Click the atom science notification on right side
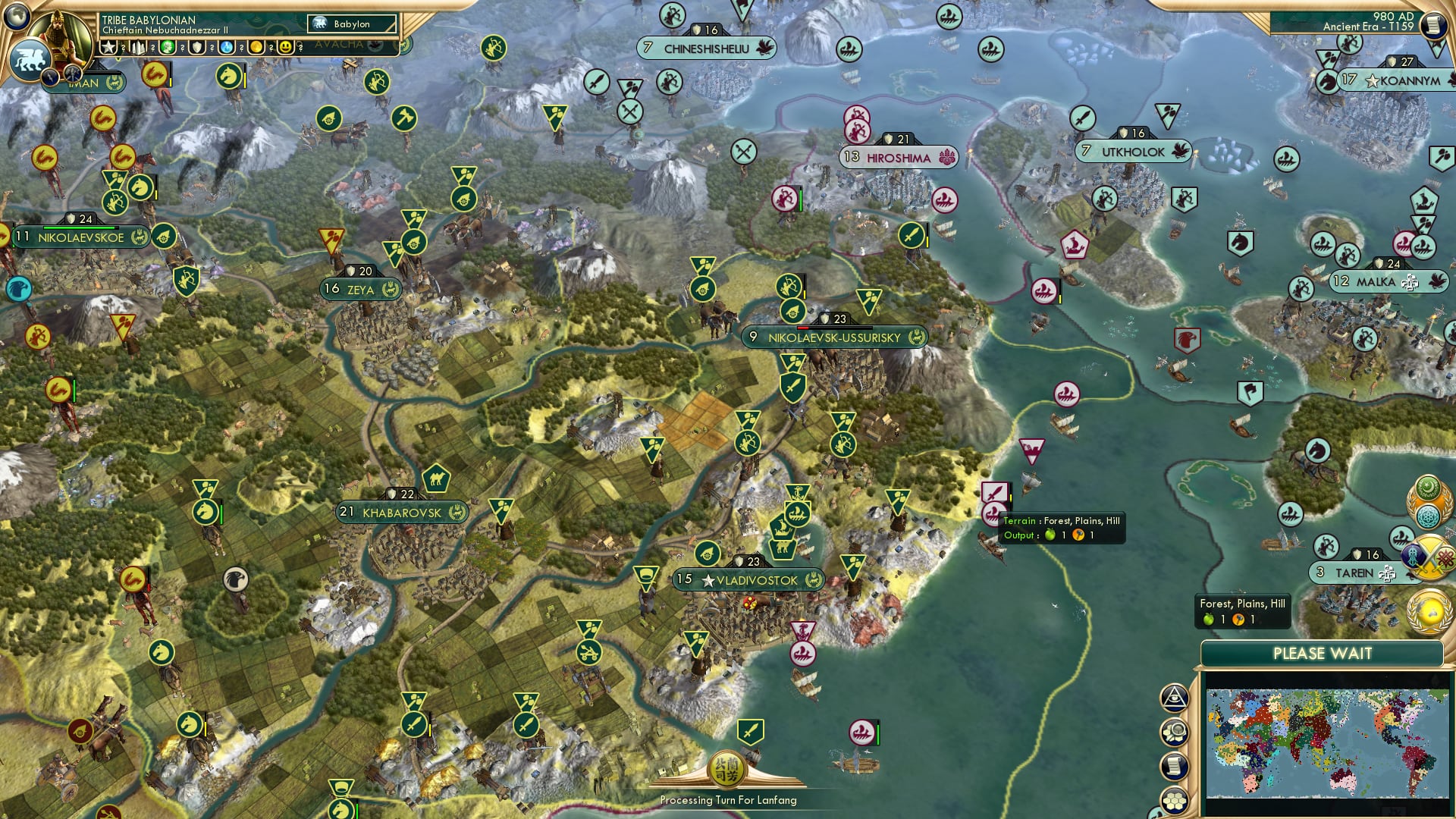Viewport: 1456px width, 819px height. 1427,515
